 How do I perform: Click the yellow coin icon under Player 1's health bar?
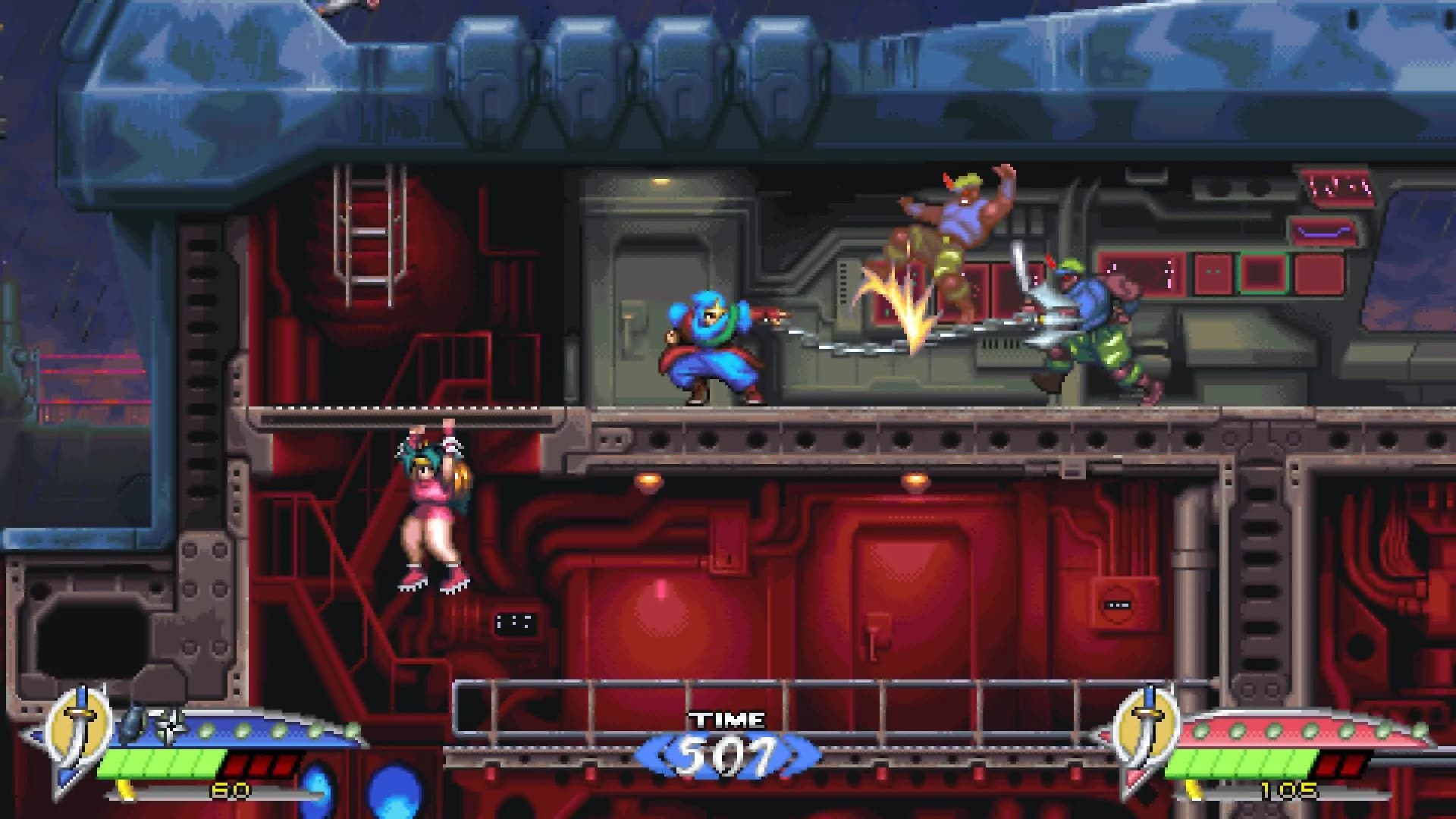point(125,791)
